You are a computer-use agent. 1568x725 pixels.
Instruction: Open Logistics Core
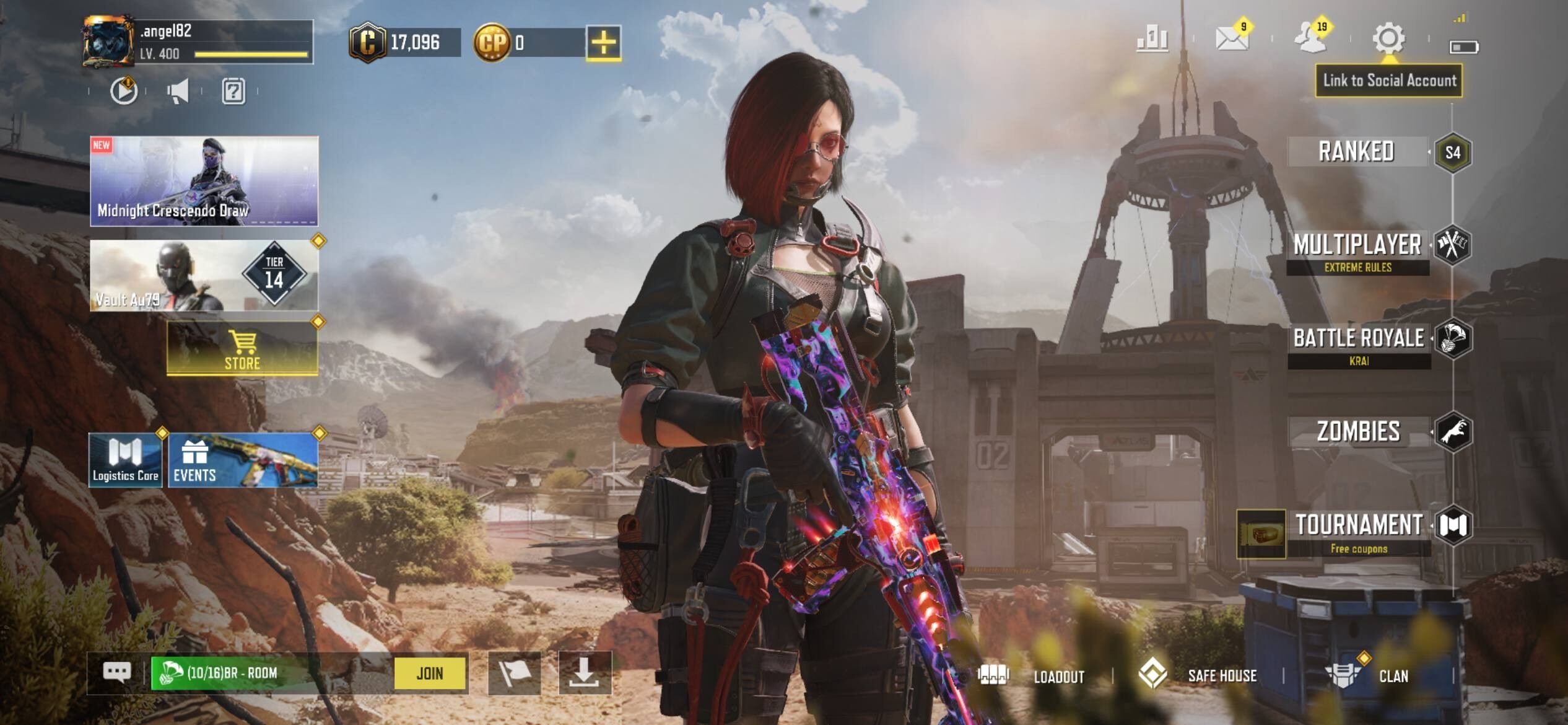[x=126, y=460]
